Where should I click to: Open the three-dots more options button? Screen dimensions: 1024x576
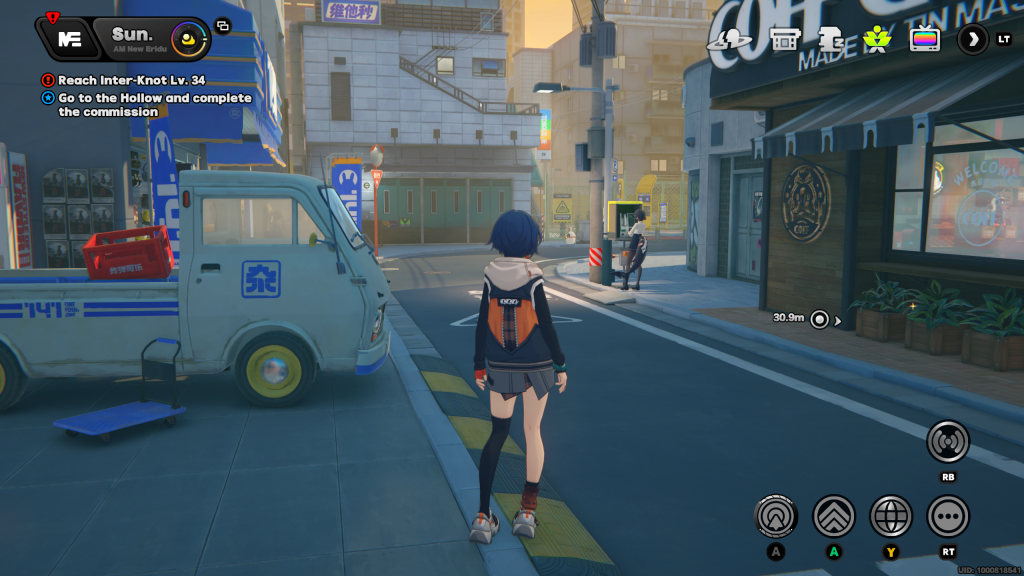point(948,517)
